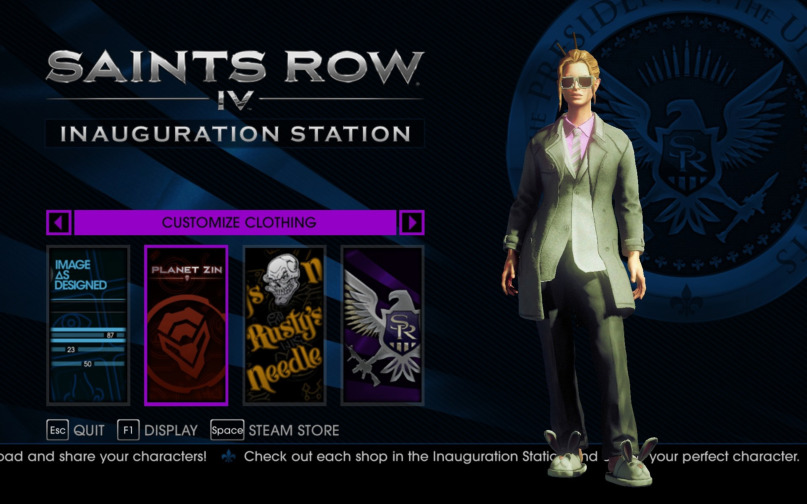Click the left arrow beside Customize Clothing
This screenshot has width=807, height=504.
59,222
